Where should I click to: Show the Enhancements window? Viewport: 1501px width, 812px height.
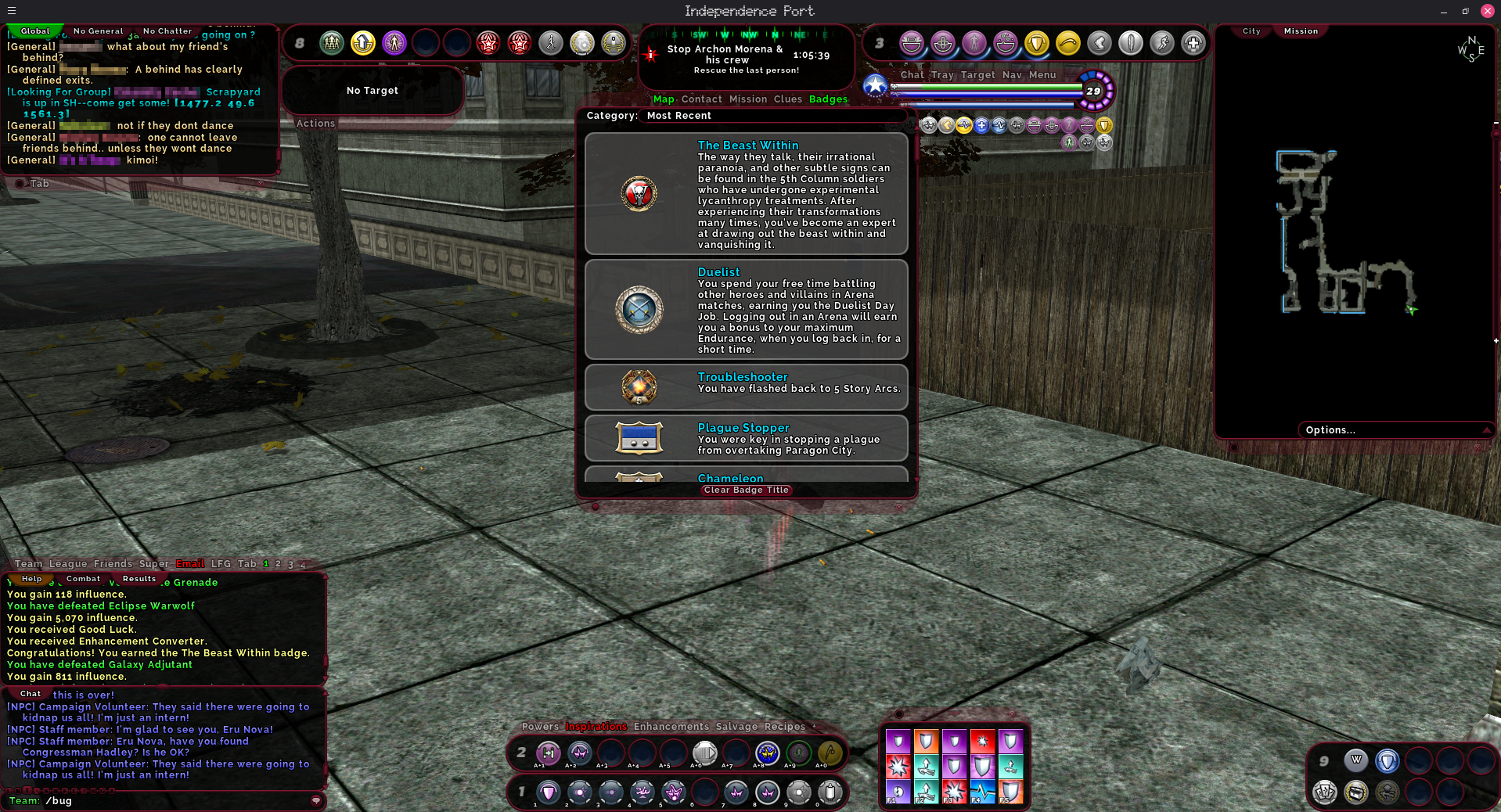tap(671, 727)
